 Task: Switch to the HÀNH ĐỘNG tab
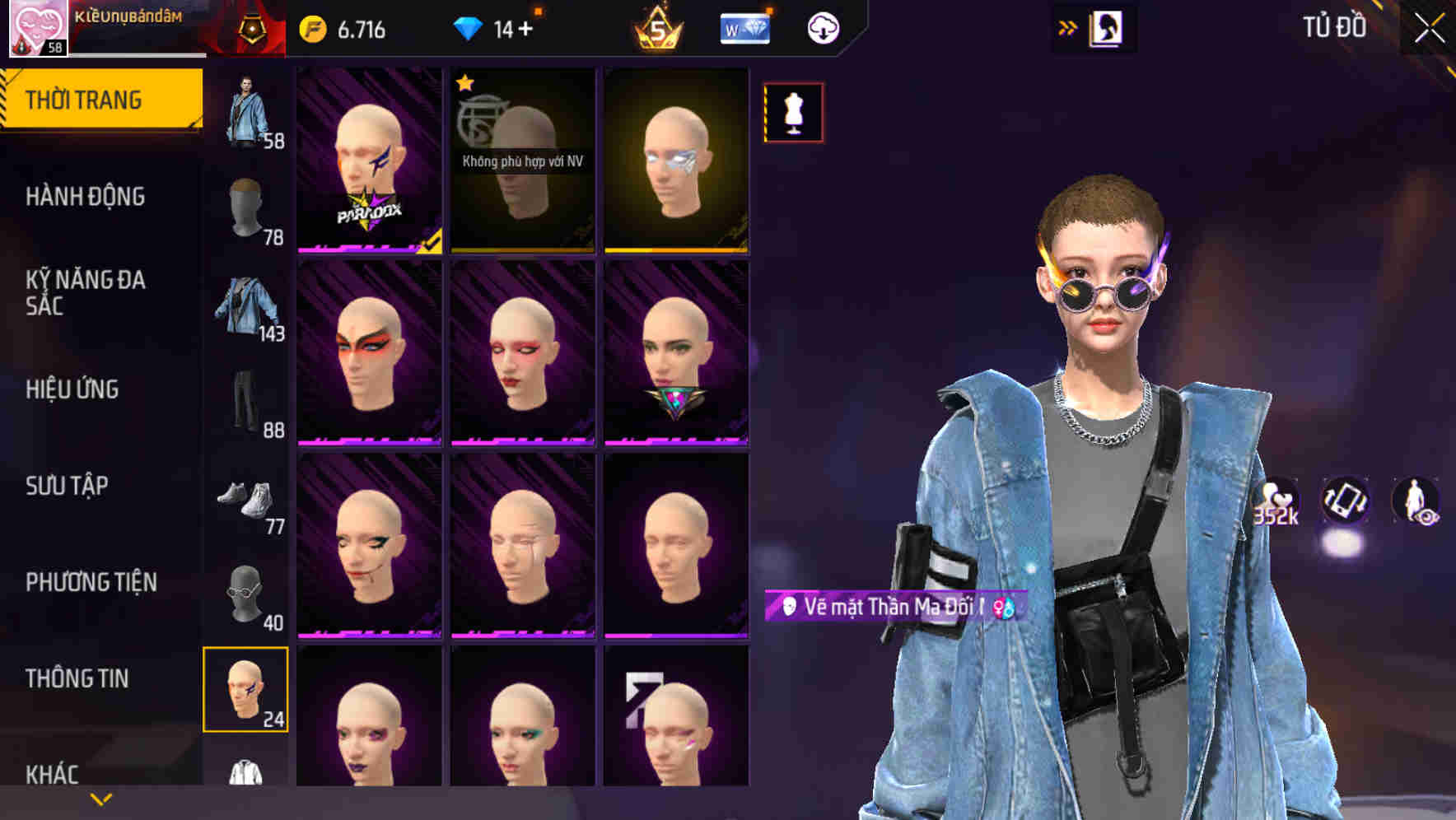pos(86,198)
